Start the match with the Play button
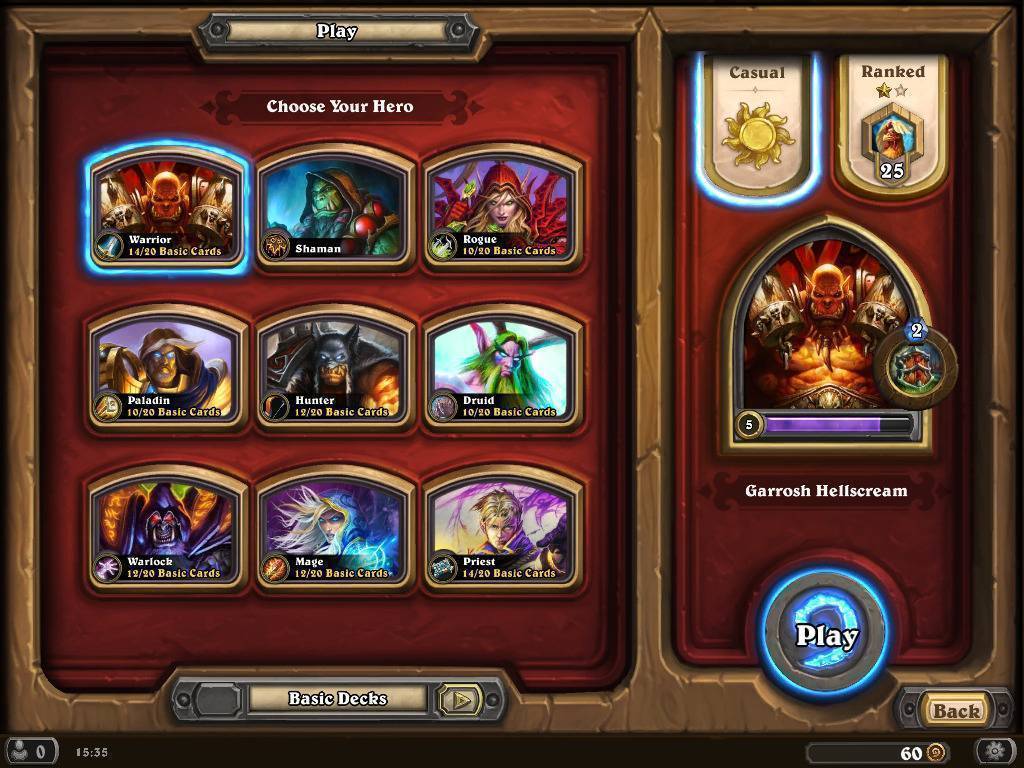The width and height of the screenshot is (1024, 768). click(826, 634)
